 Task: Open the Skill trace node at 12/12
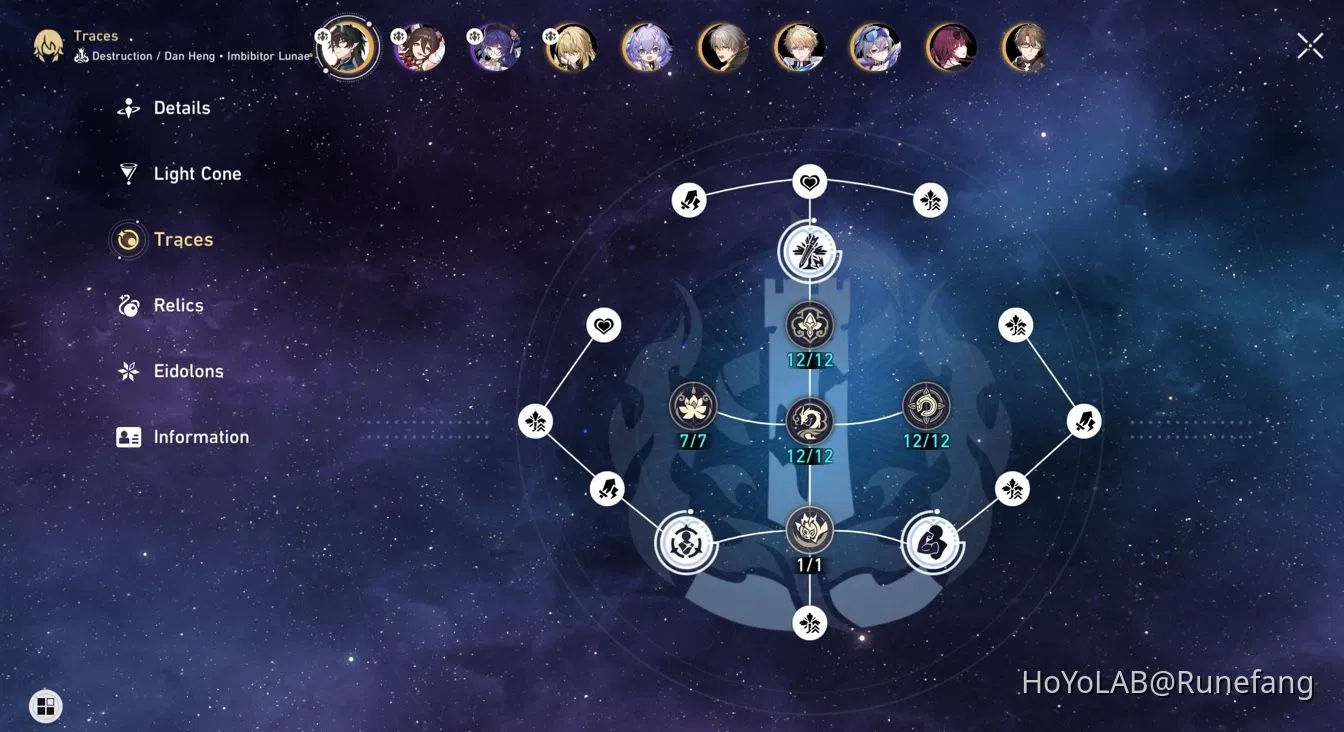tap(809, 421)
